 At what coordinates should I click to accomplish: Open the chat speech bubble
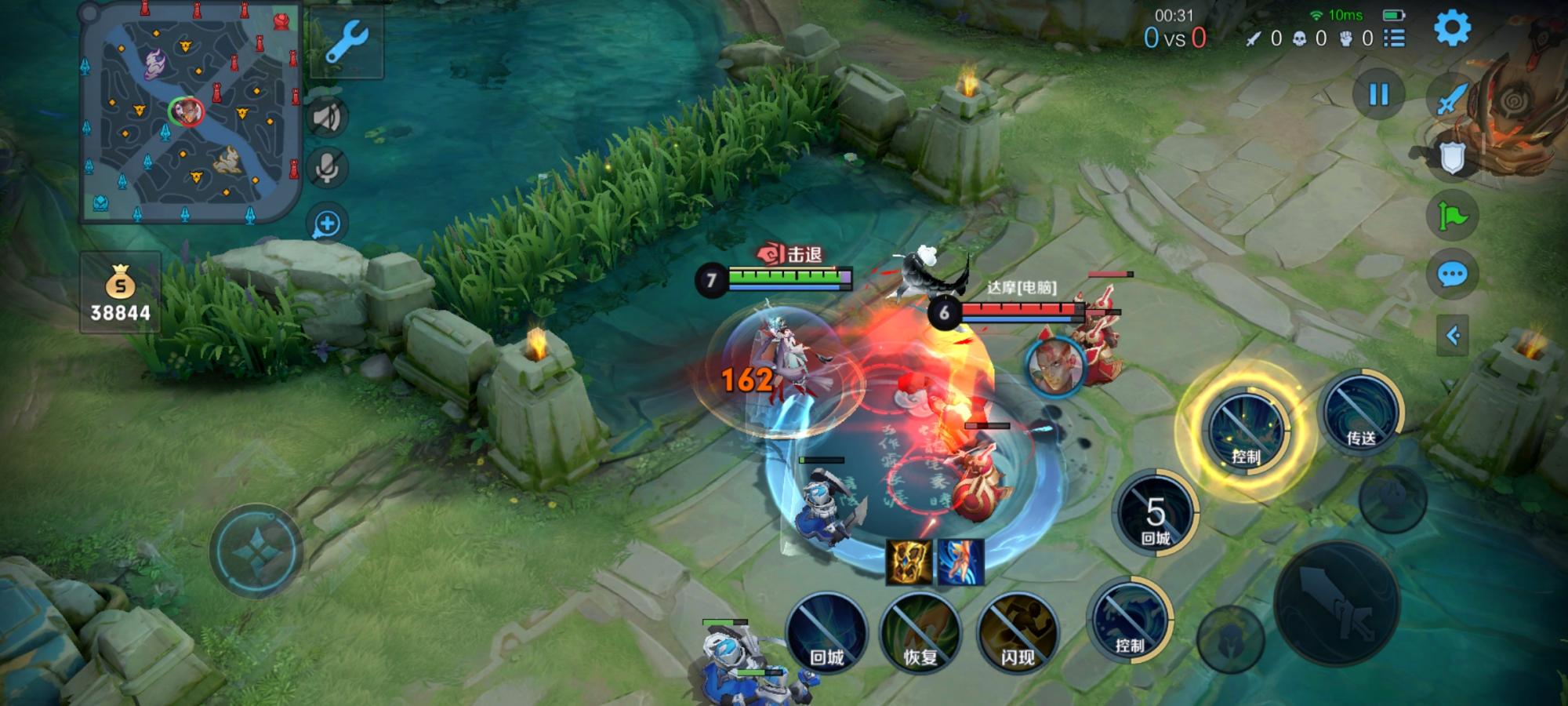click(x=1452, y=275)
